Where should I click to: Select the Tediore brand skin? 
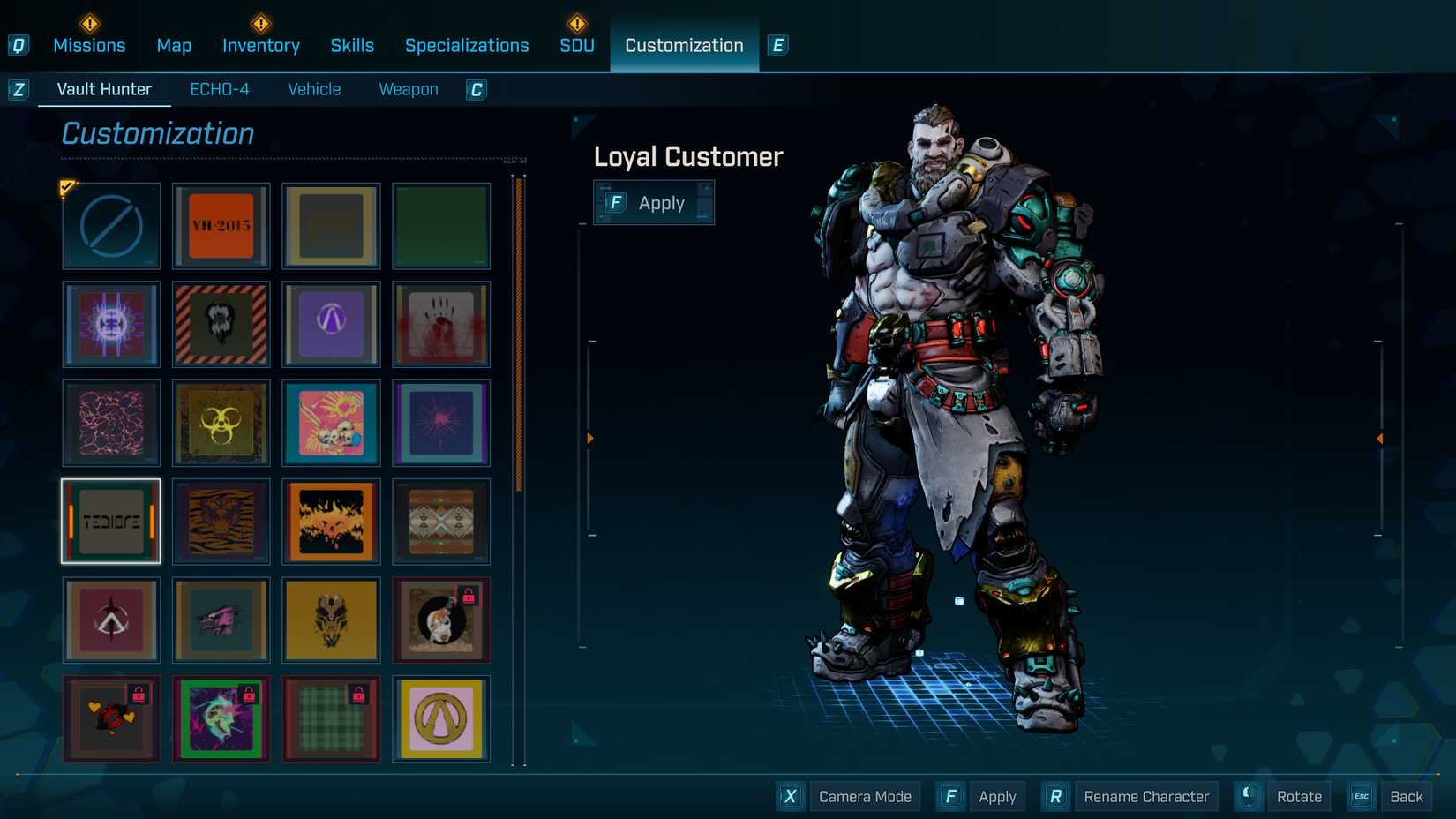click(x=110, y=522)
